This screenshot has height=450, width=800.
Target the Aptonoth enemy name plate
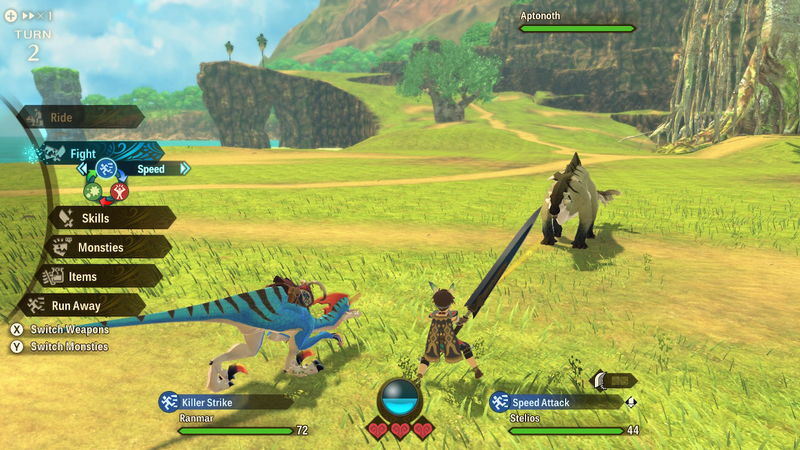pos(576,21)
